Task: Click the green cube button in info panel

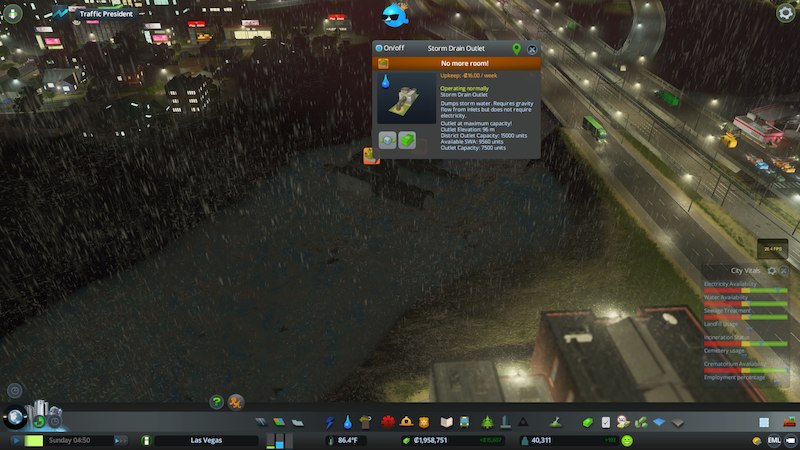Action: coord(407,140)
